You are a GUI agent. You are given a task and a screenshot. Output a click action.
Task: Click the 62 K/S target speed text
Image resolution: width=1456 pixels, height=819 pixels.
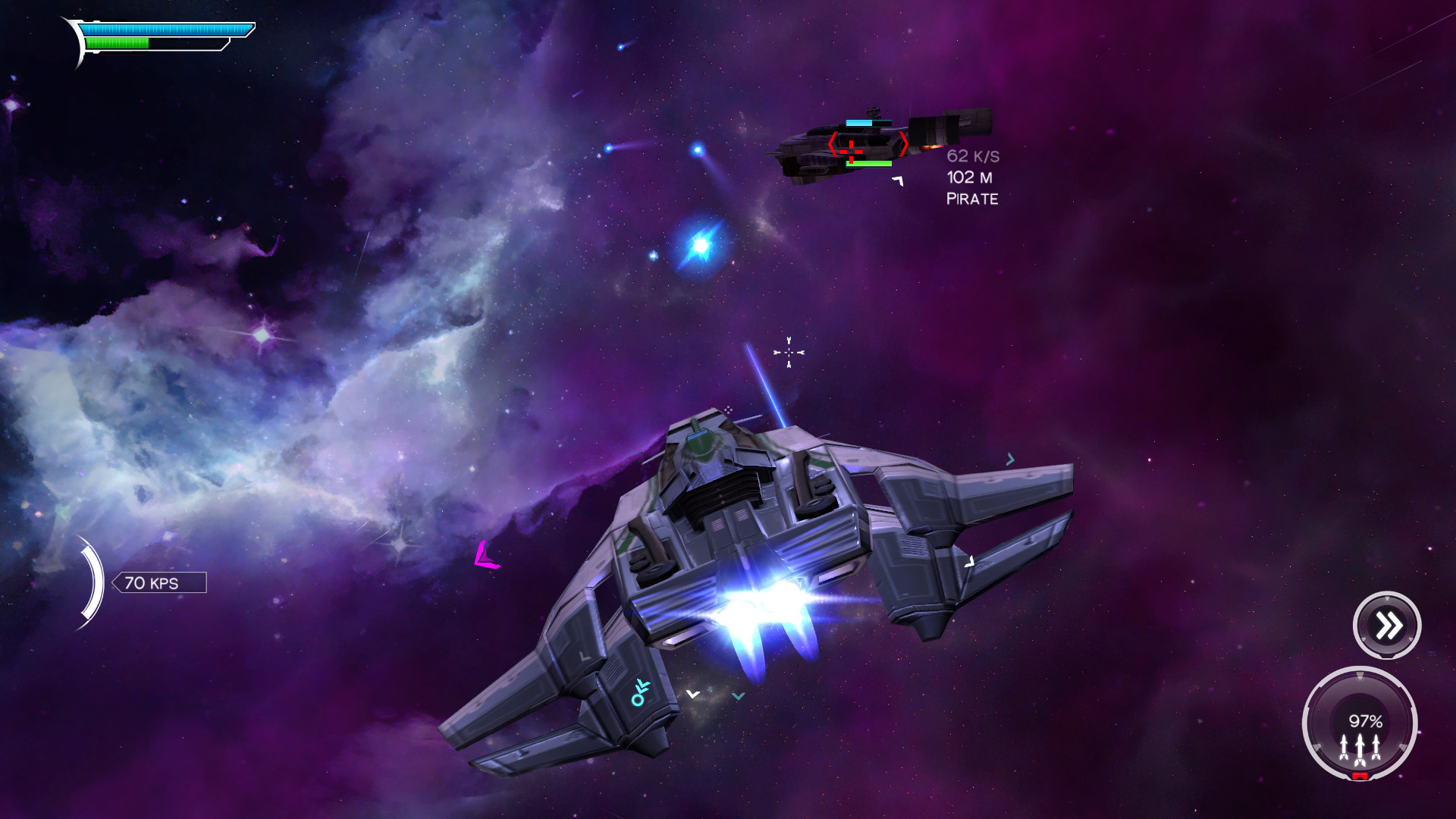973,155
